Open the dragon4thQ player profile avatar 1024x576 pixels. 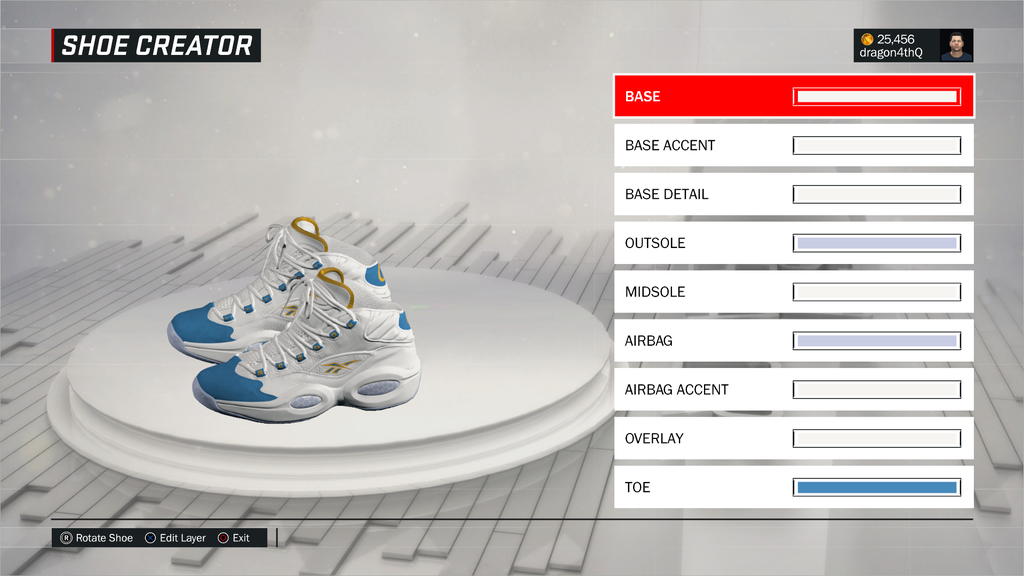[x=956, y=45]
